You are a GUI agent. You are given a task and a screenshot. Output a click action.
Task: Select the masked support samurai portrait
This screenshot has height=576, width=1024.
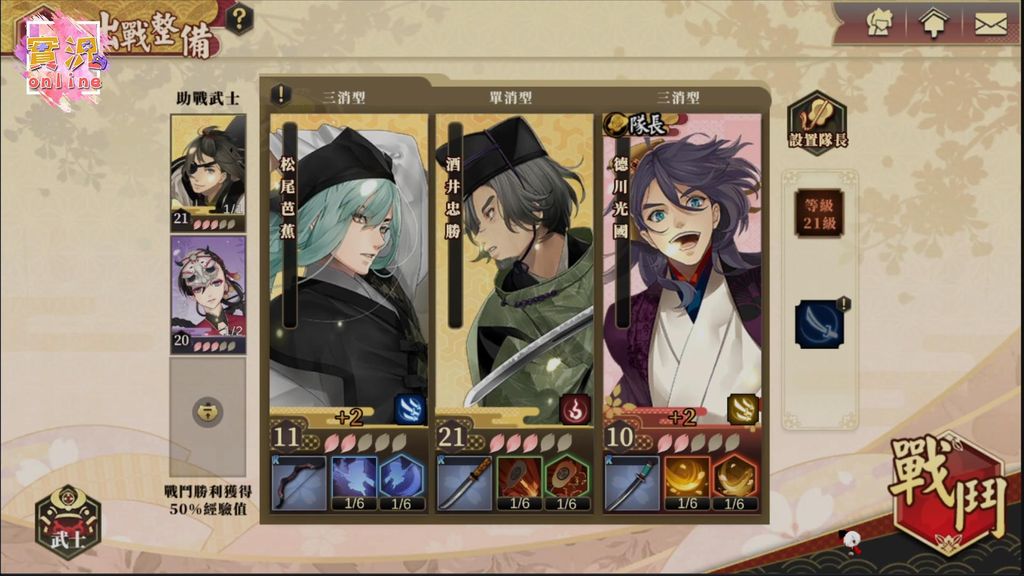click(207, 293)
